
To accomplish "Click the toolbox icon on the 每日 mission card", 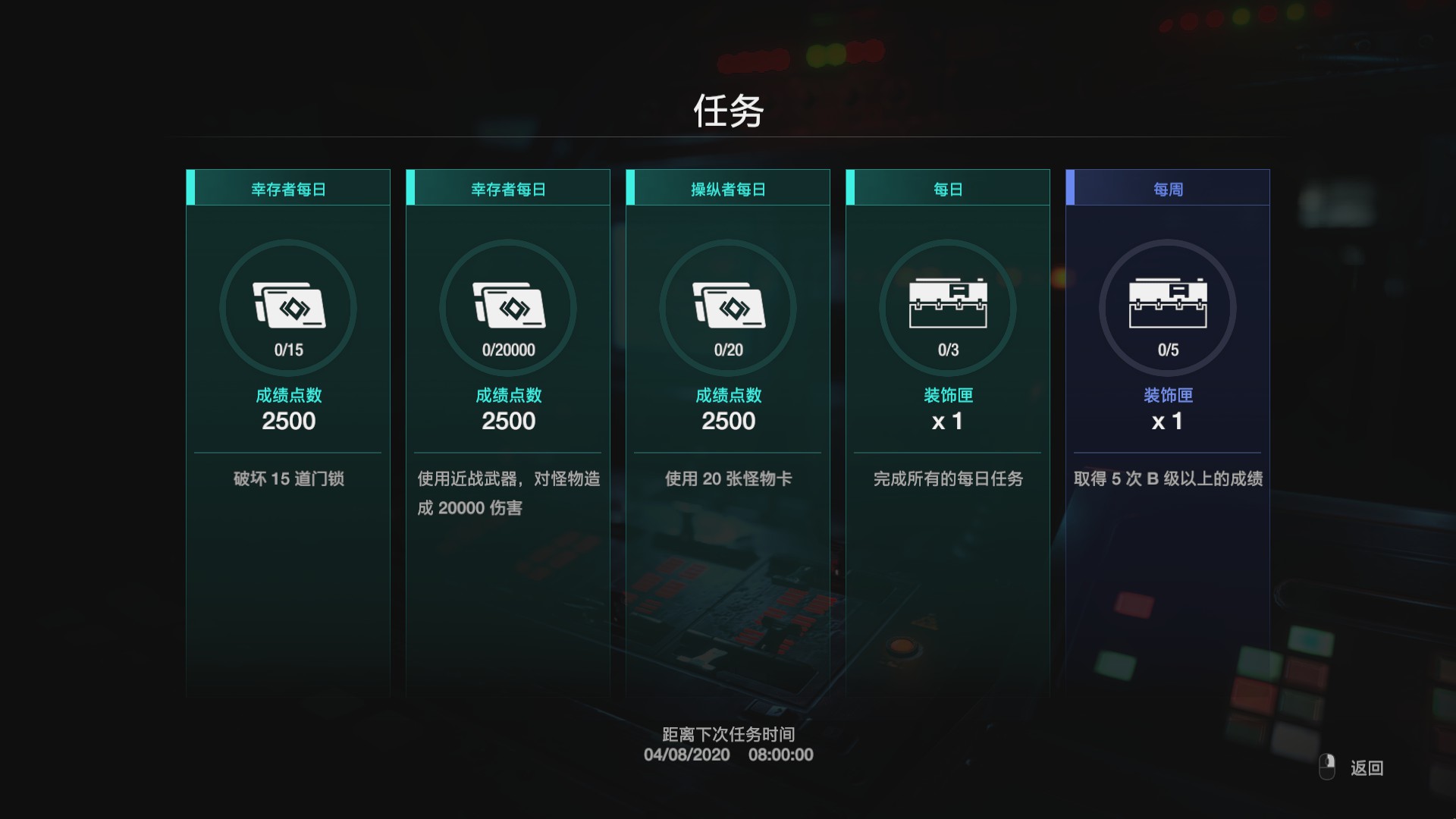I will (947, 300).
